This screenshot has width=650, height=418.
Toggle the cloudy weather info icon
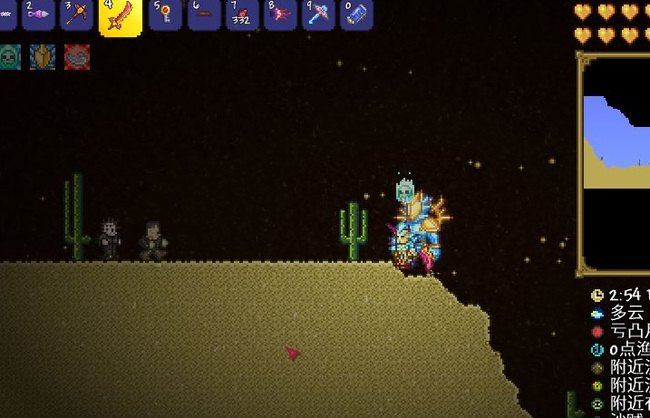click(597, 313)
